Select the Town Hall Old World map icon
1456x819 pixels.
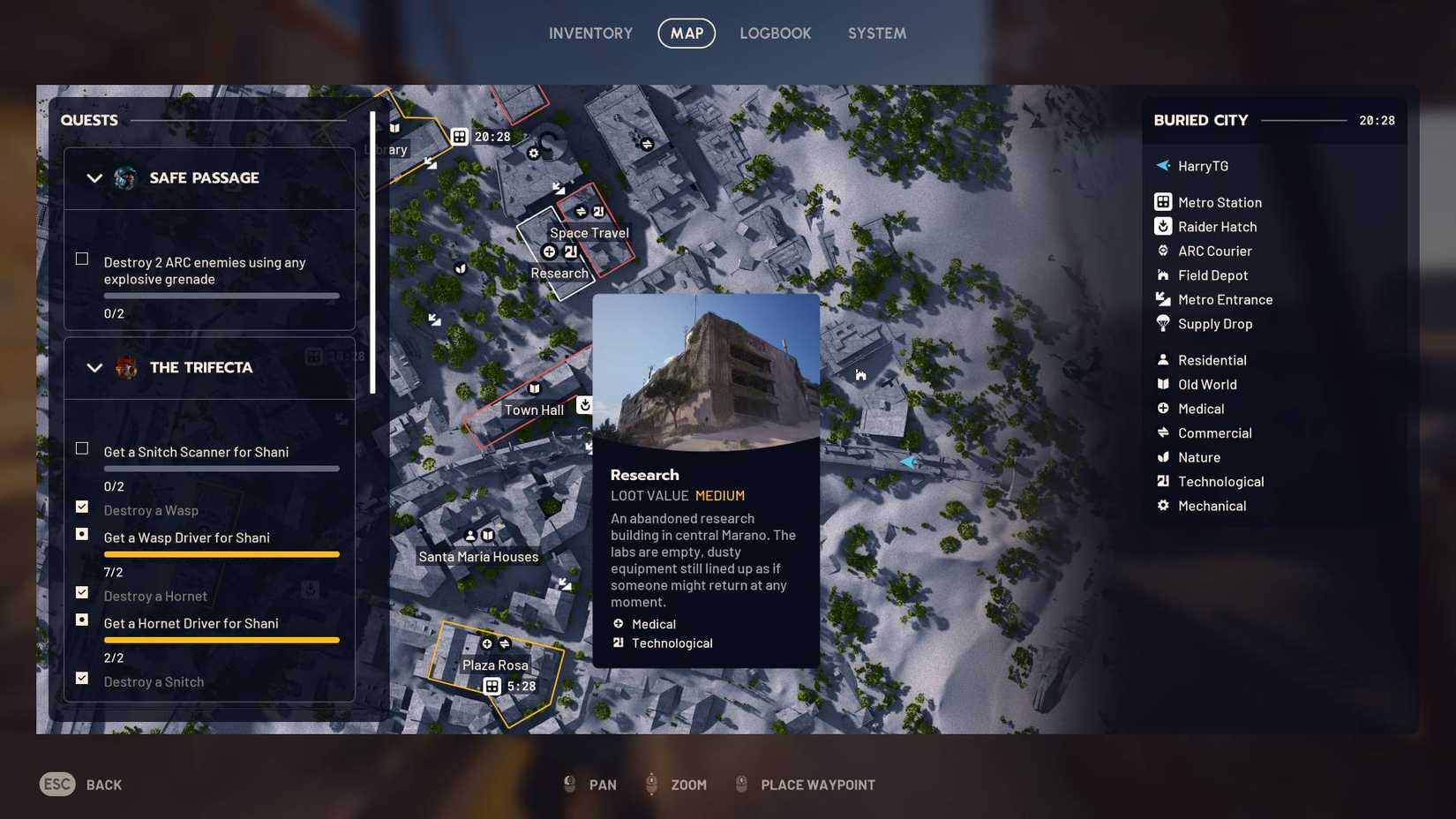pyautogui.click(x=534, y=388)
